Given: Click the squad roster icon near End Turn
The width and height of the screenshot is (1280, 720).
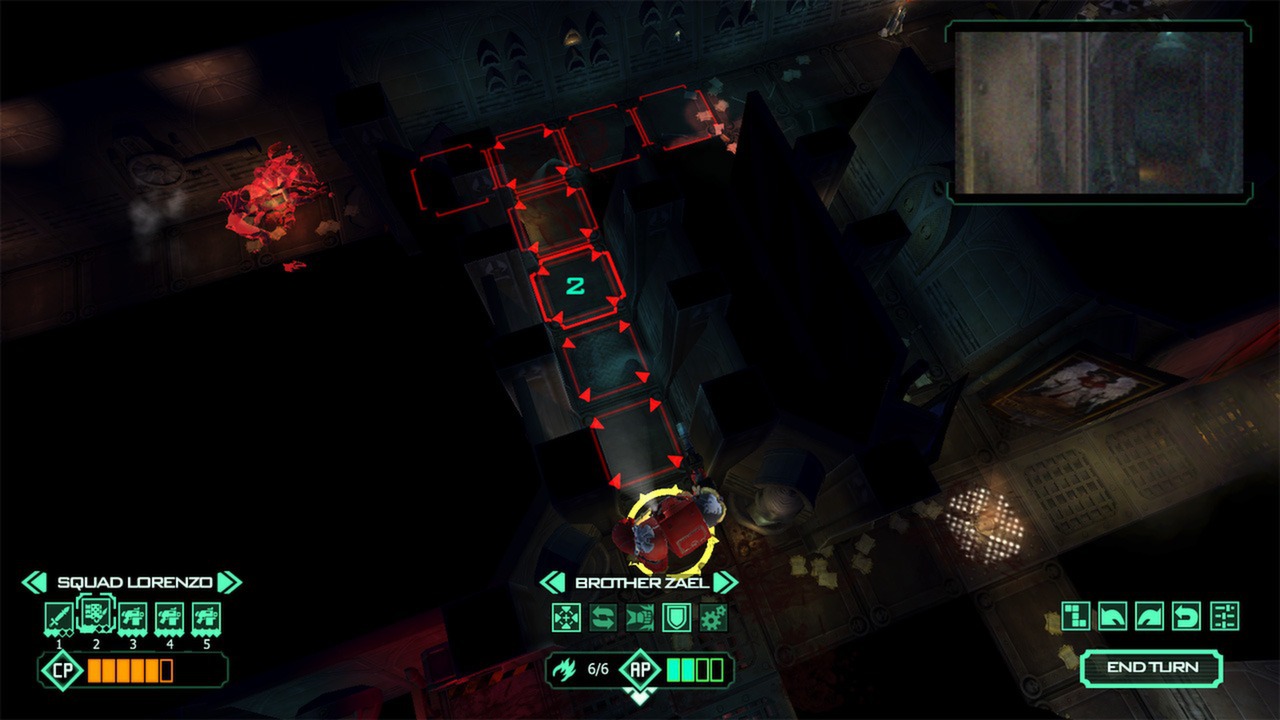Looking at the screenshot, I should click(x=1222, y=614).
